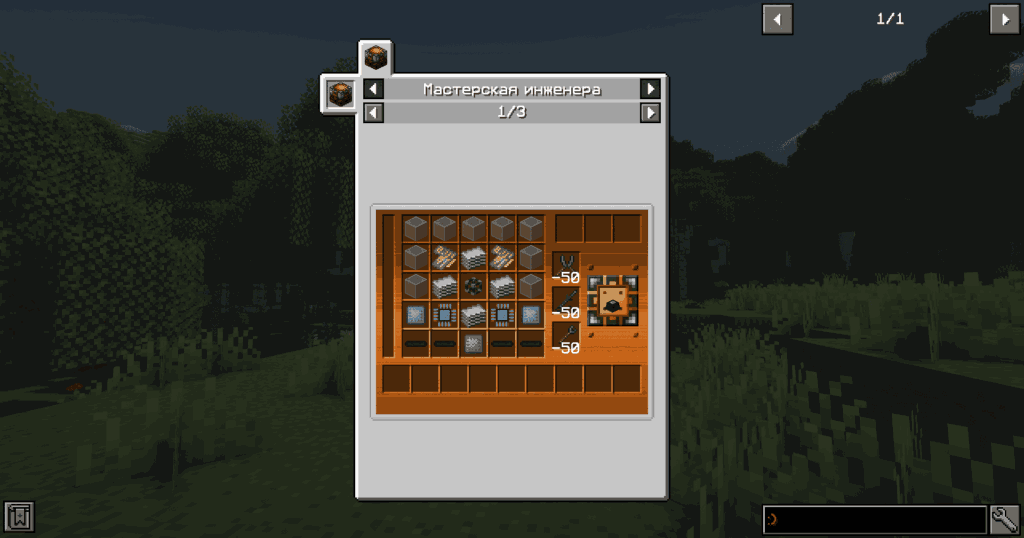
Task: Click the wire cutters tool slot
Action: click(565, 264)
